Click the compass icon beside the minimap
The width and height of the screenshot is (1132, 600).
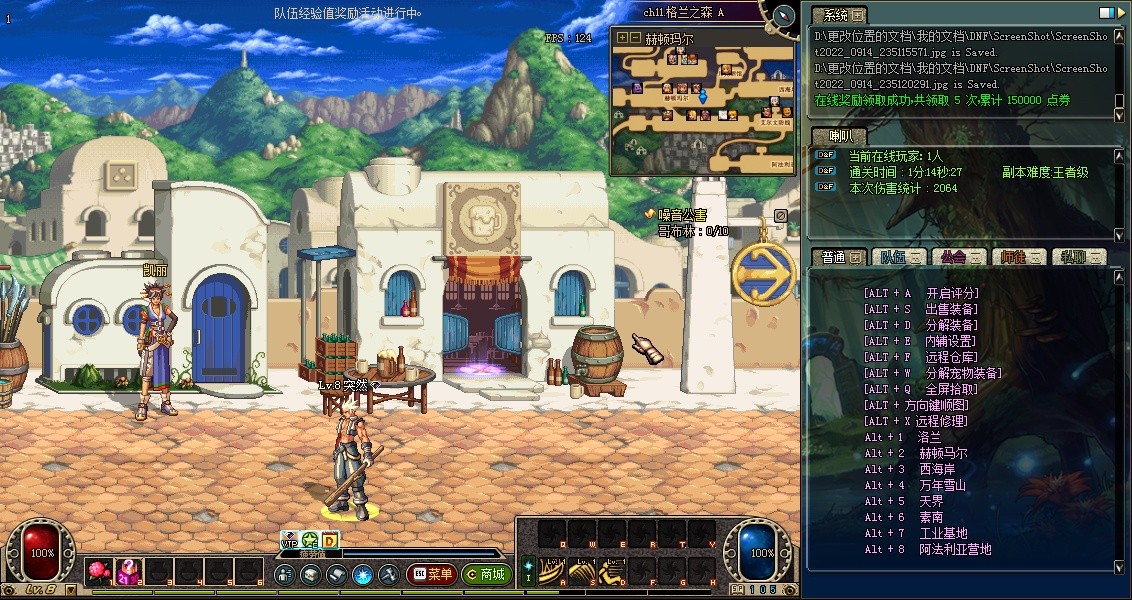783,15
